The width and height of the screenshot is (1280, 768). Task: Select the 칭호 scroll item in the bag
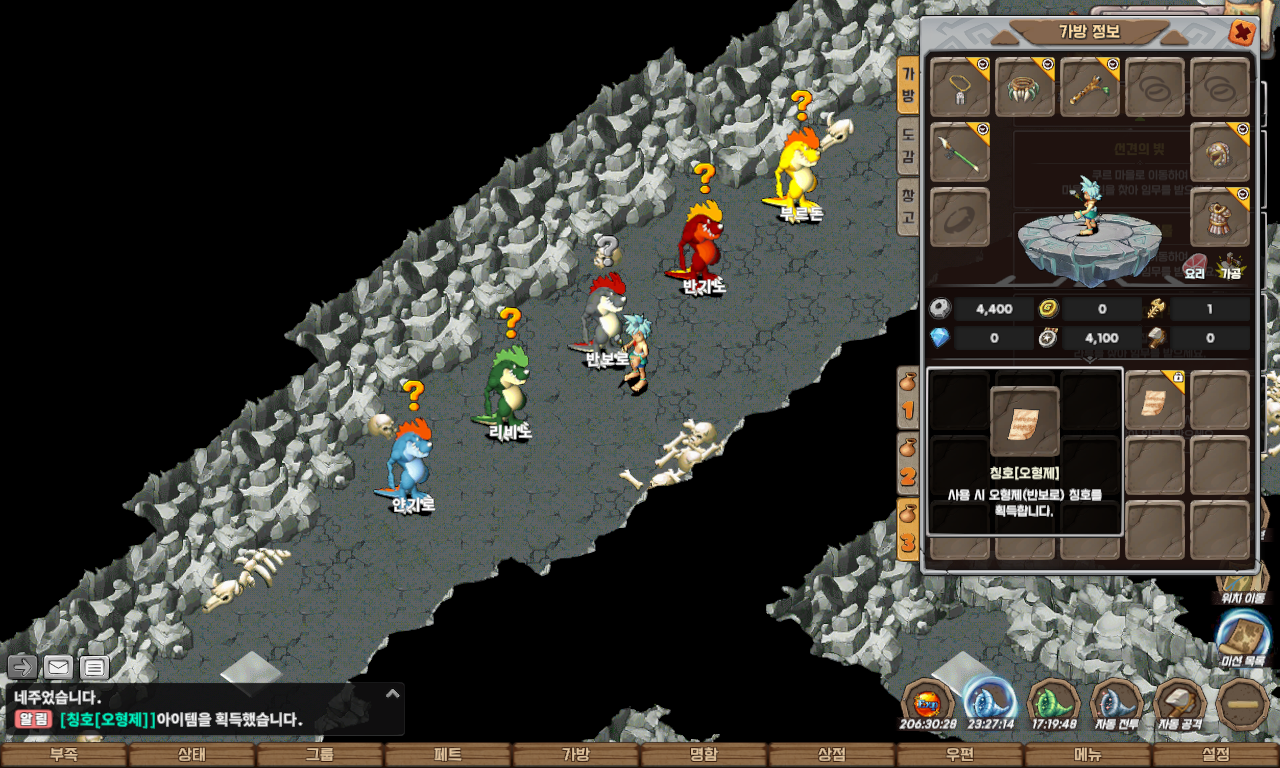tap(1155, 401)
